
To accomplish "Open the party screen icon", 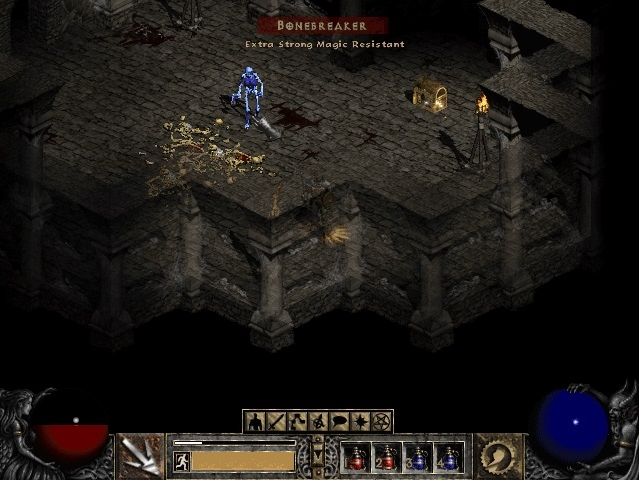I will (318, 421).
